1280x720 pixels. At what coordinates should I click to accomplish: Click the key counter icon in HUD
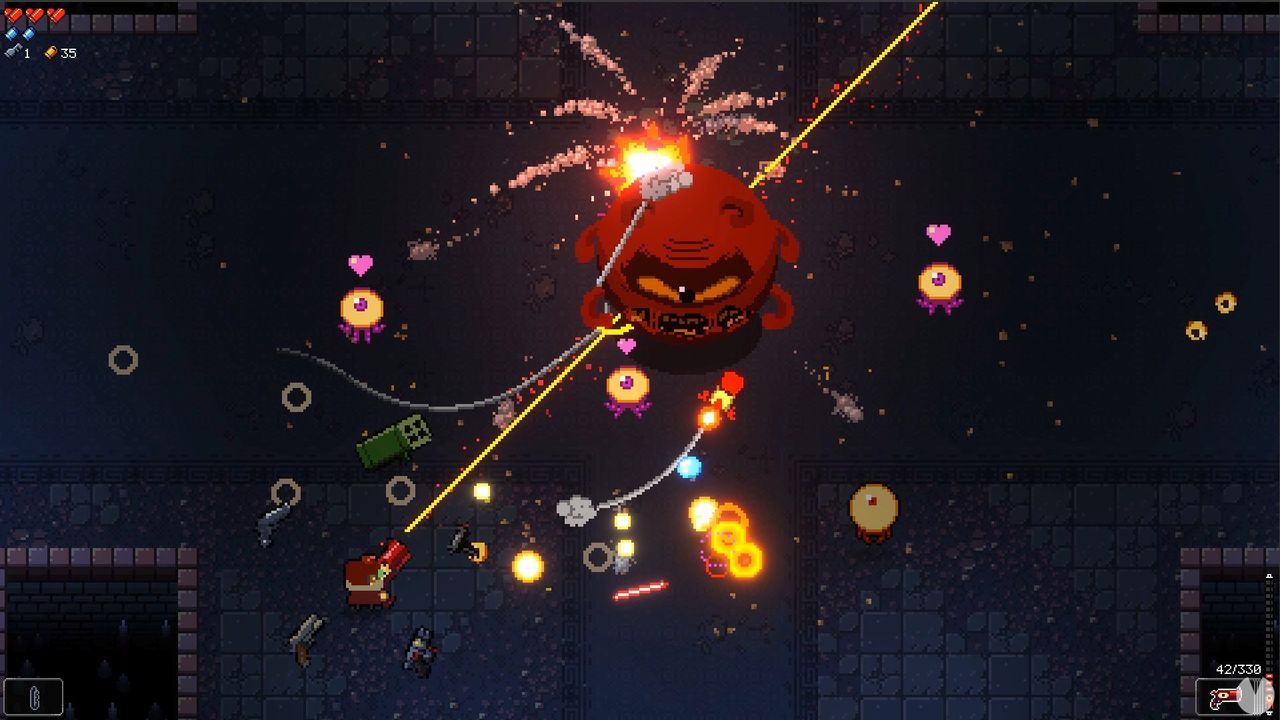pyautogui.click(x=13, y=51)
